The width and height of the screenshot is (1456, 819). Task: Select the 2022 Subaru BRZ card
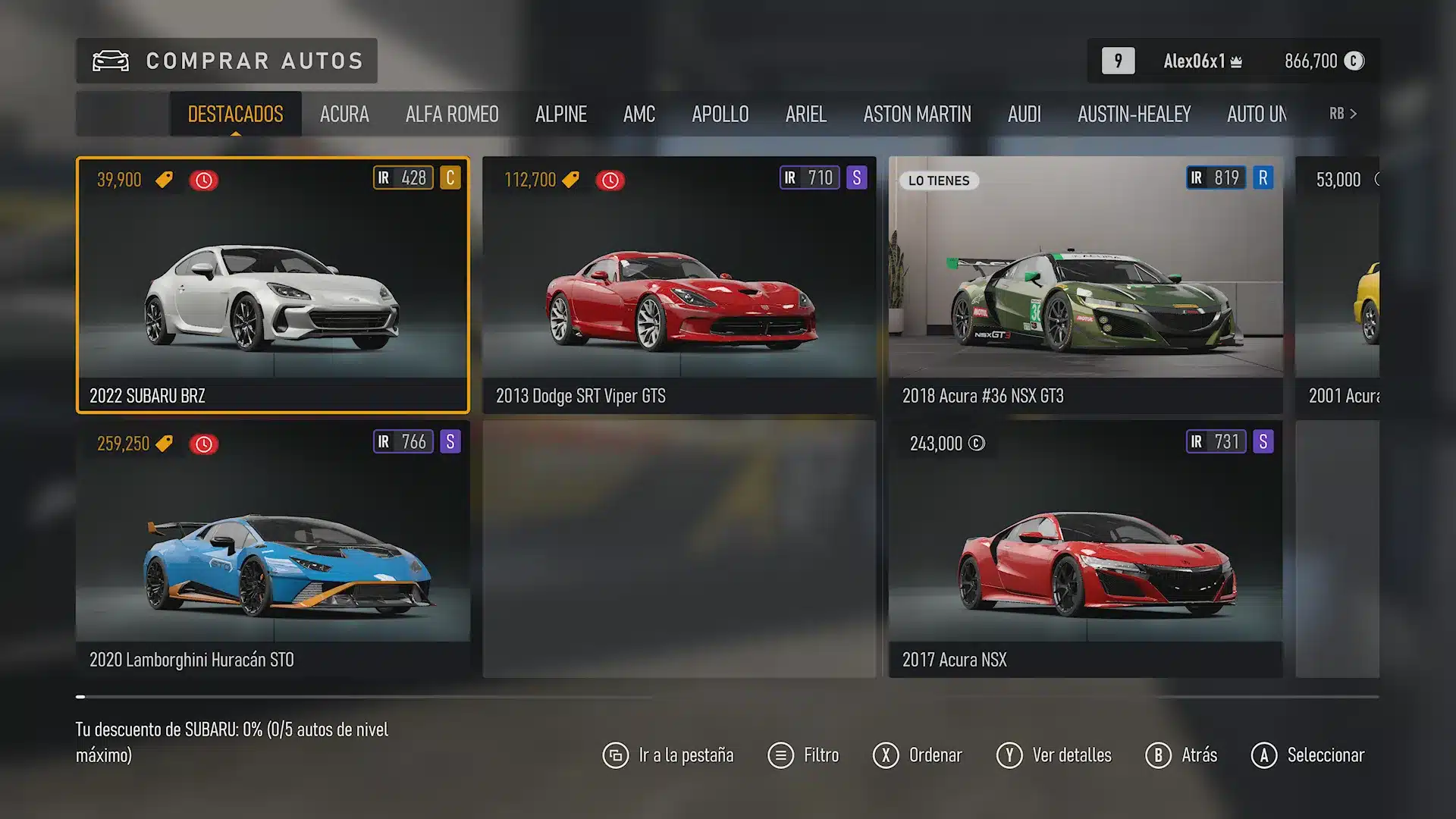[x=273, y=285]
